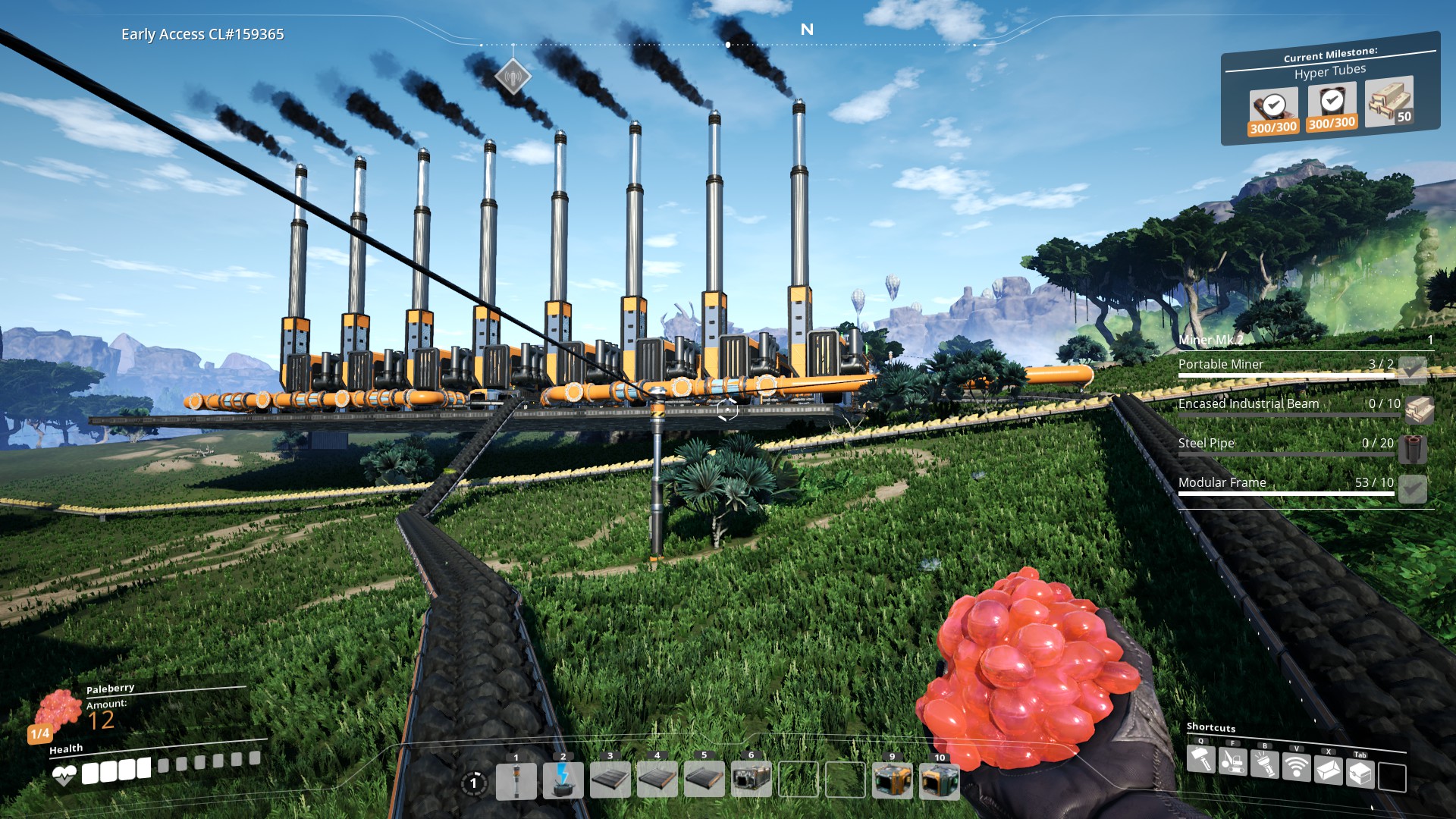The height and width of the screenshot is (819, 1456).
Task: Activate the dismantle excavator shortcut
Action: coord(1233,762)
